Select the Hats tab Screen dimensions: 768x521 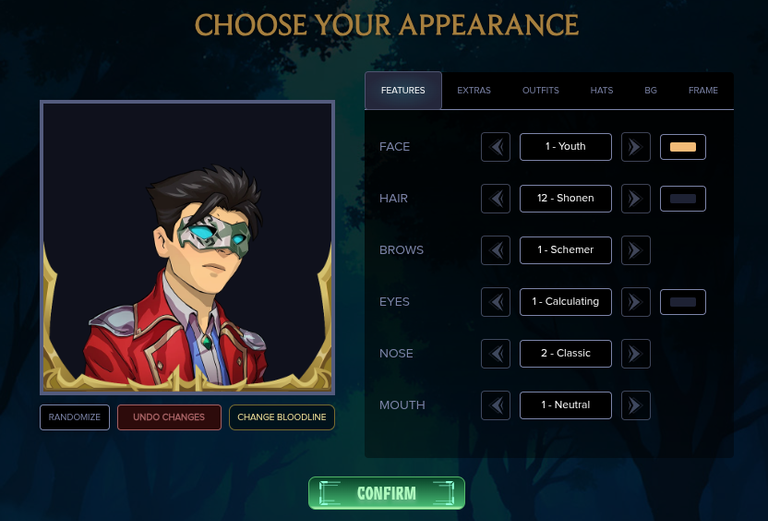coord(602,91)
